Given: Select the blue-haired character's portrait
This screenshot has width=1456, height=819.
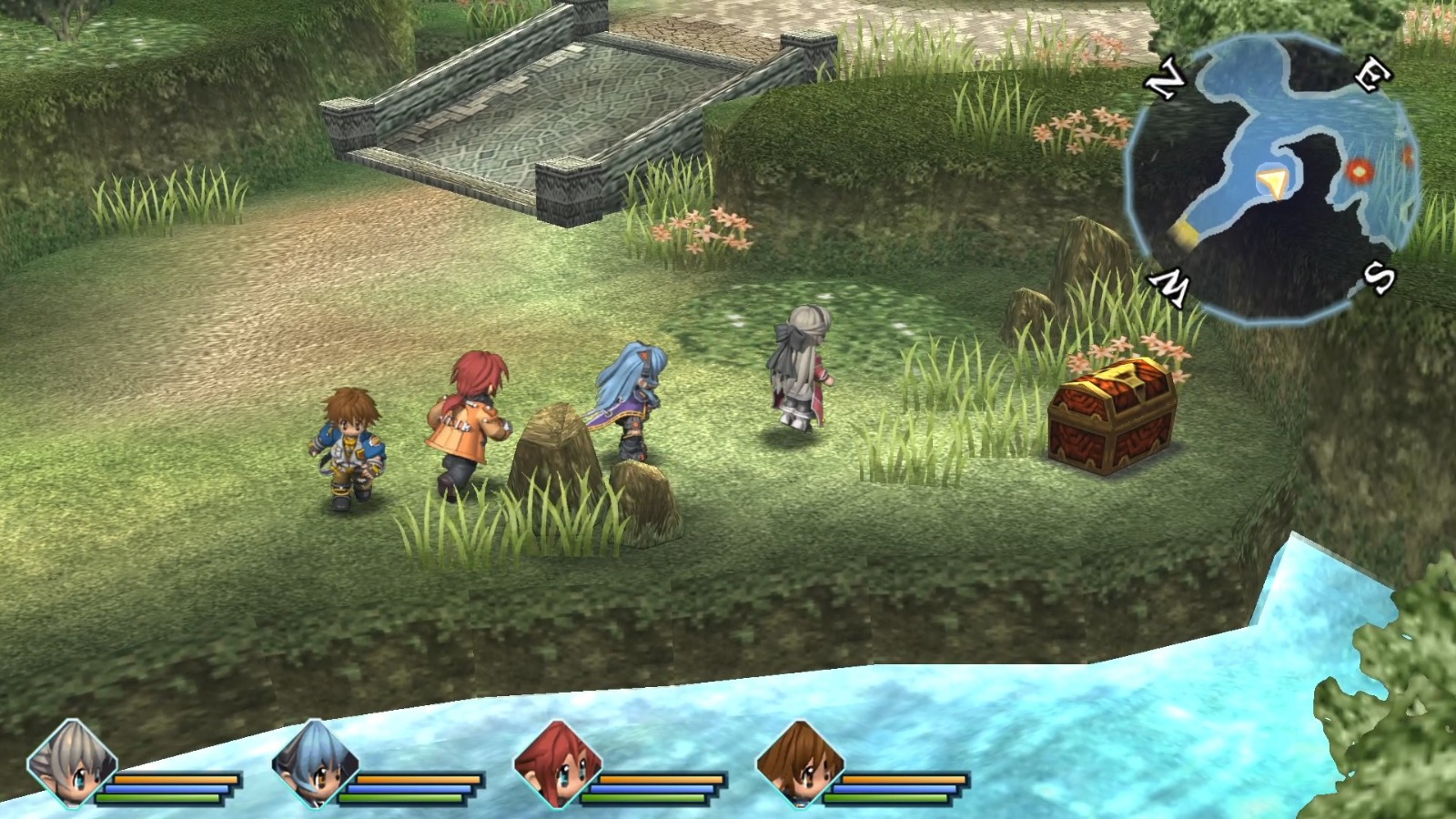Looking at the screenshot, I should (314, 764).
